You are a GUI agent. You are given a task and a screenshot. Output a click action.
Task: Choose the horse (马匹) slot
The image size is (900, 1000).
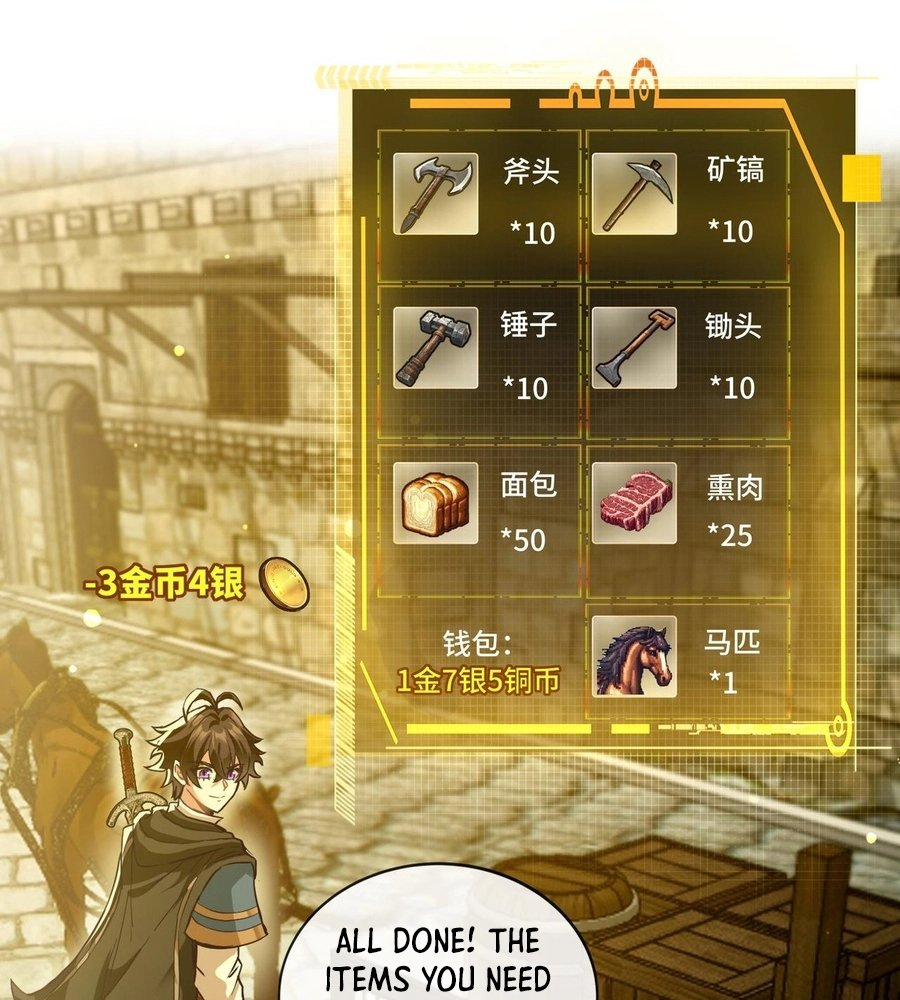coord(687,660)
